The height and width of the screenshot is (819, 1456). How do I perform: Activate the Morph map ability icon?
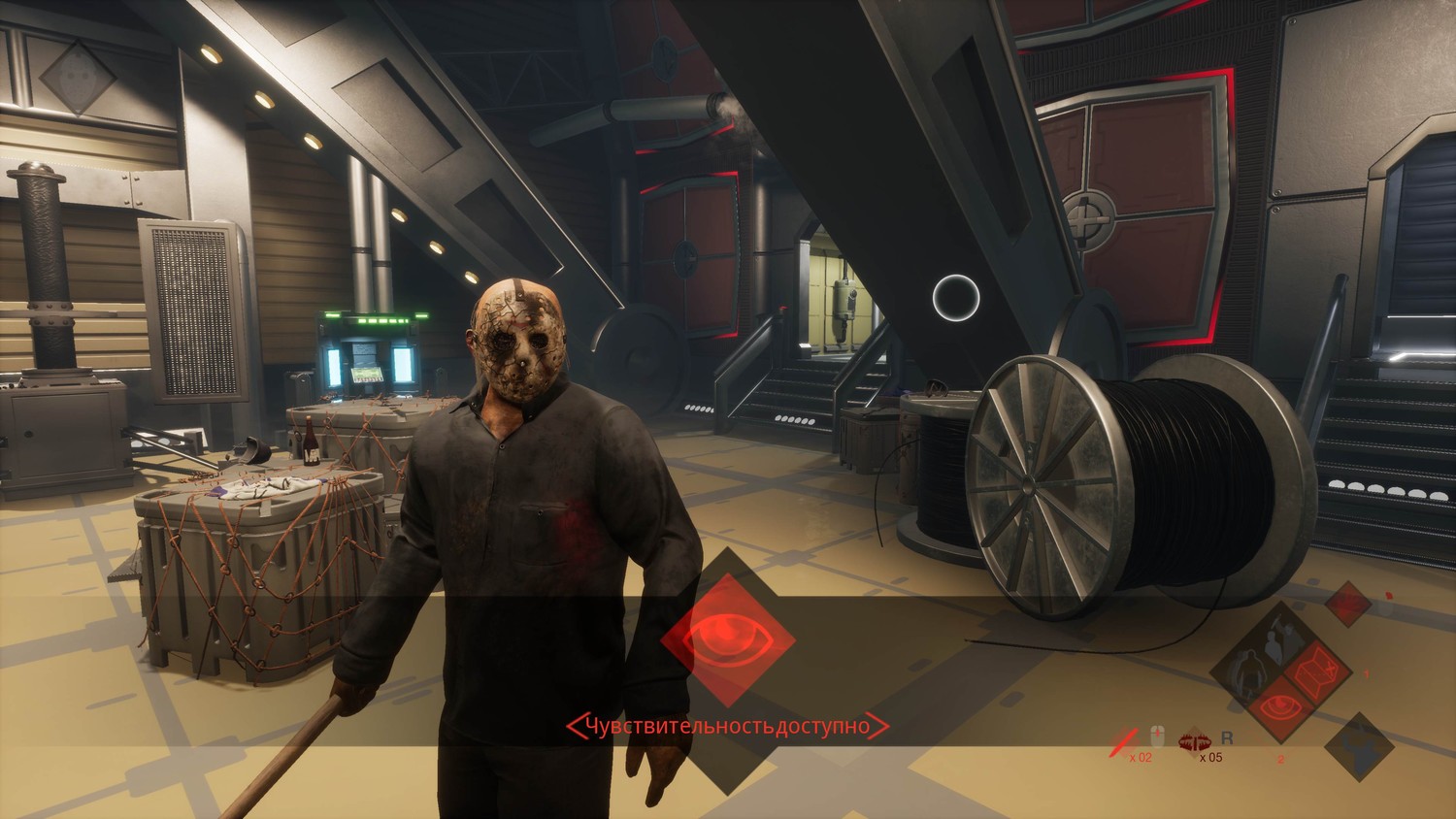[x=1316, y=671]
